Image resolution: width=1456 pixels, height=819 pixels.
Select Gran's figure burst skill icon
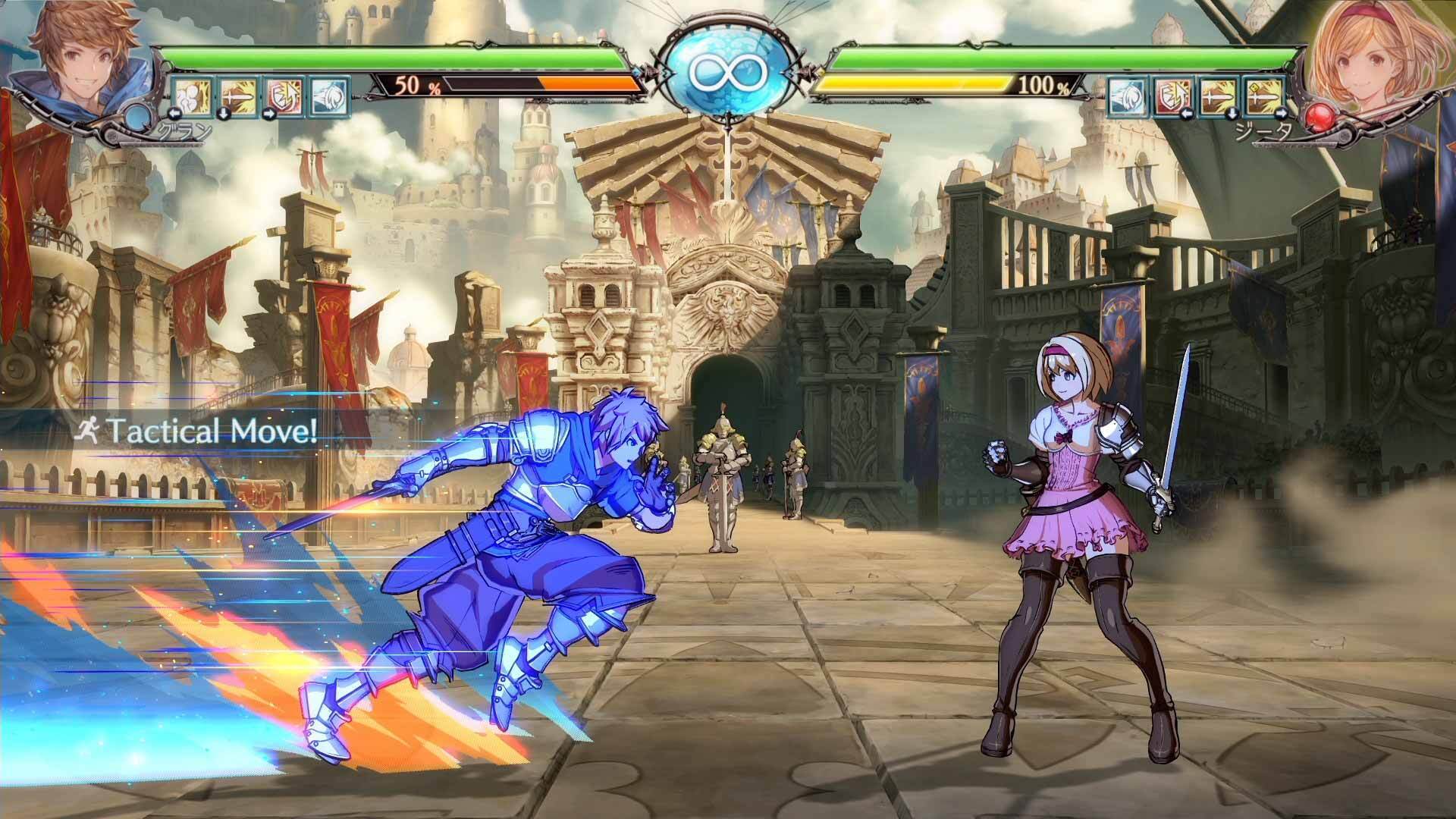(190, 96)
